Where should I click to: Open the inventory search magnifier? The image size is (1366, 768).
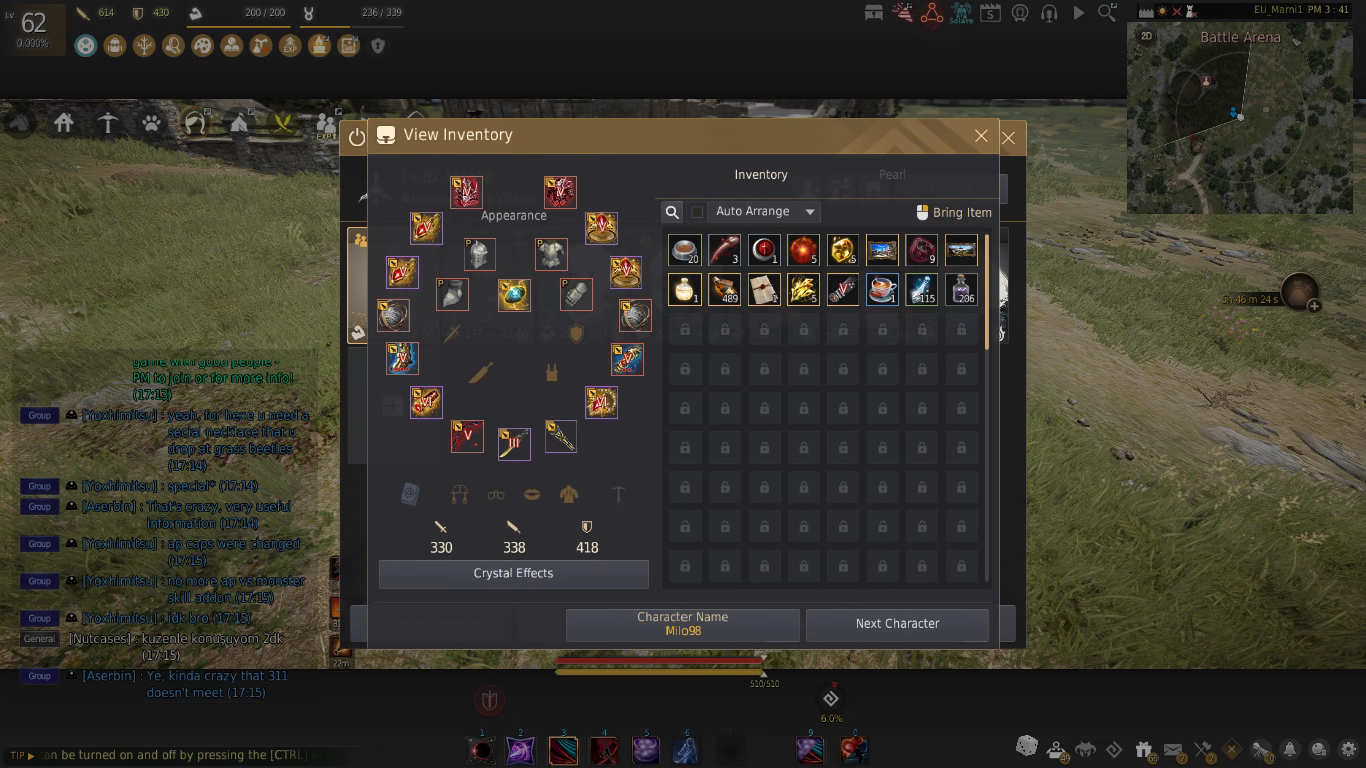point(672,212)
